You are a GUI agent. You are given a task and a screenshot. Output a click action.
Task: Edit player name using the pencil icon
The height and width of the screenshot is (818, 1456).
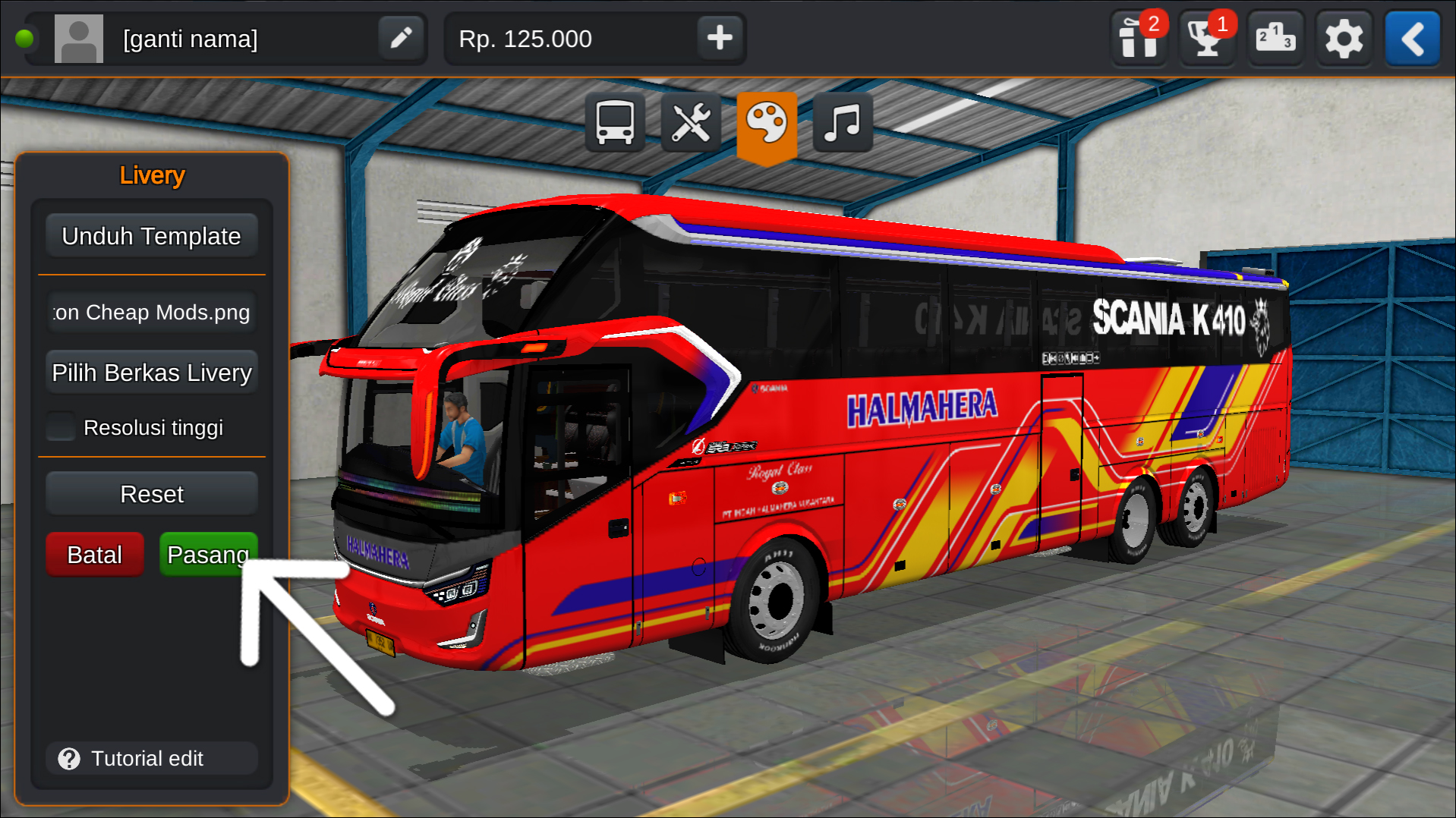(401, 38)
